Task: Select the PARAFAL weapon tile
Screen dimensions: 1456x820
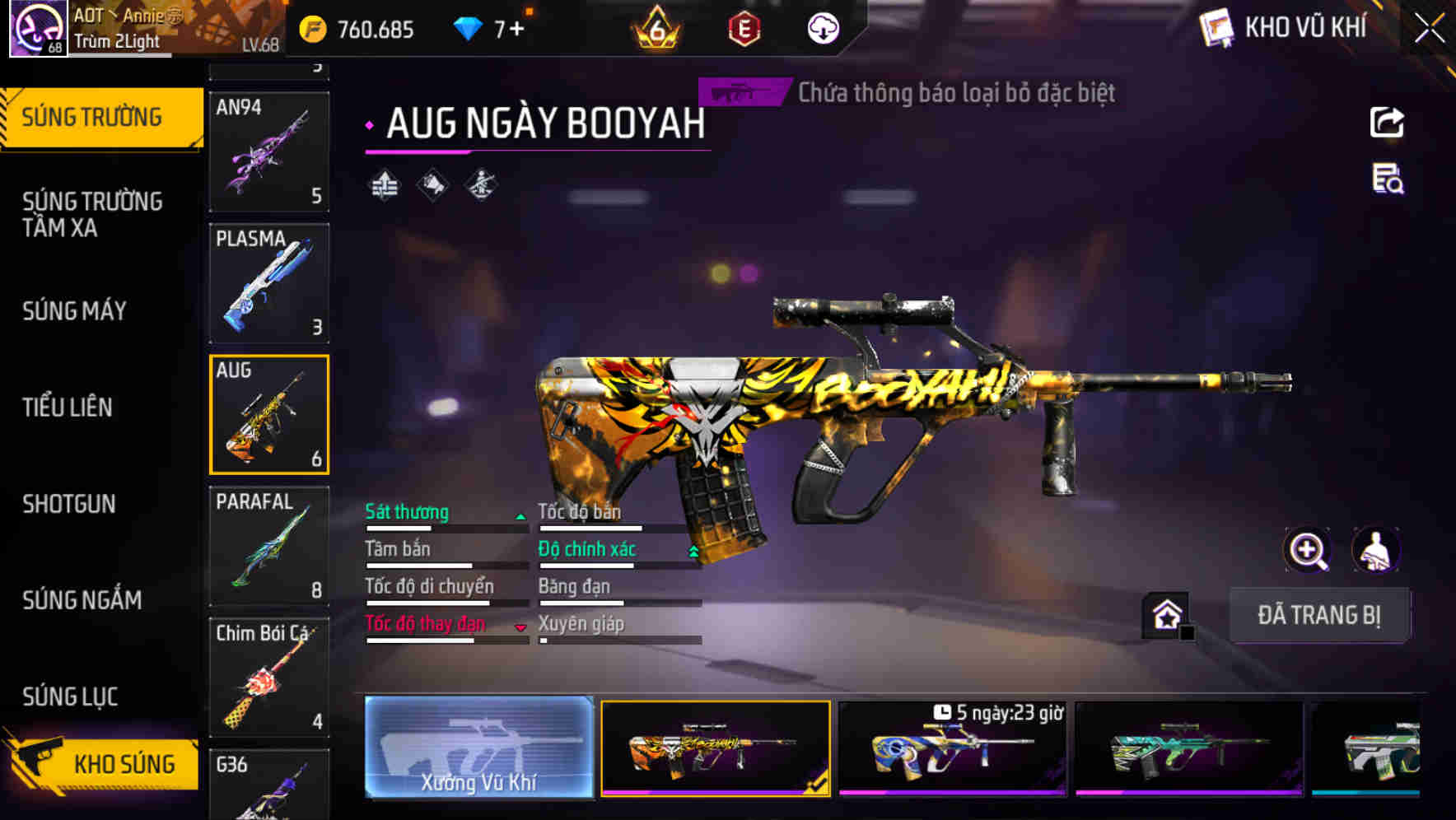Action: click(269, 546)
